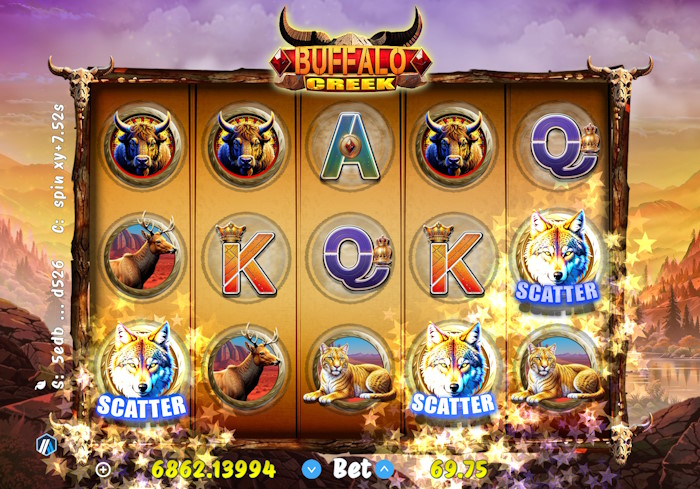Open the blue hexagon logo icon
700x489 pixels.
46,444
